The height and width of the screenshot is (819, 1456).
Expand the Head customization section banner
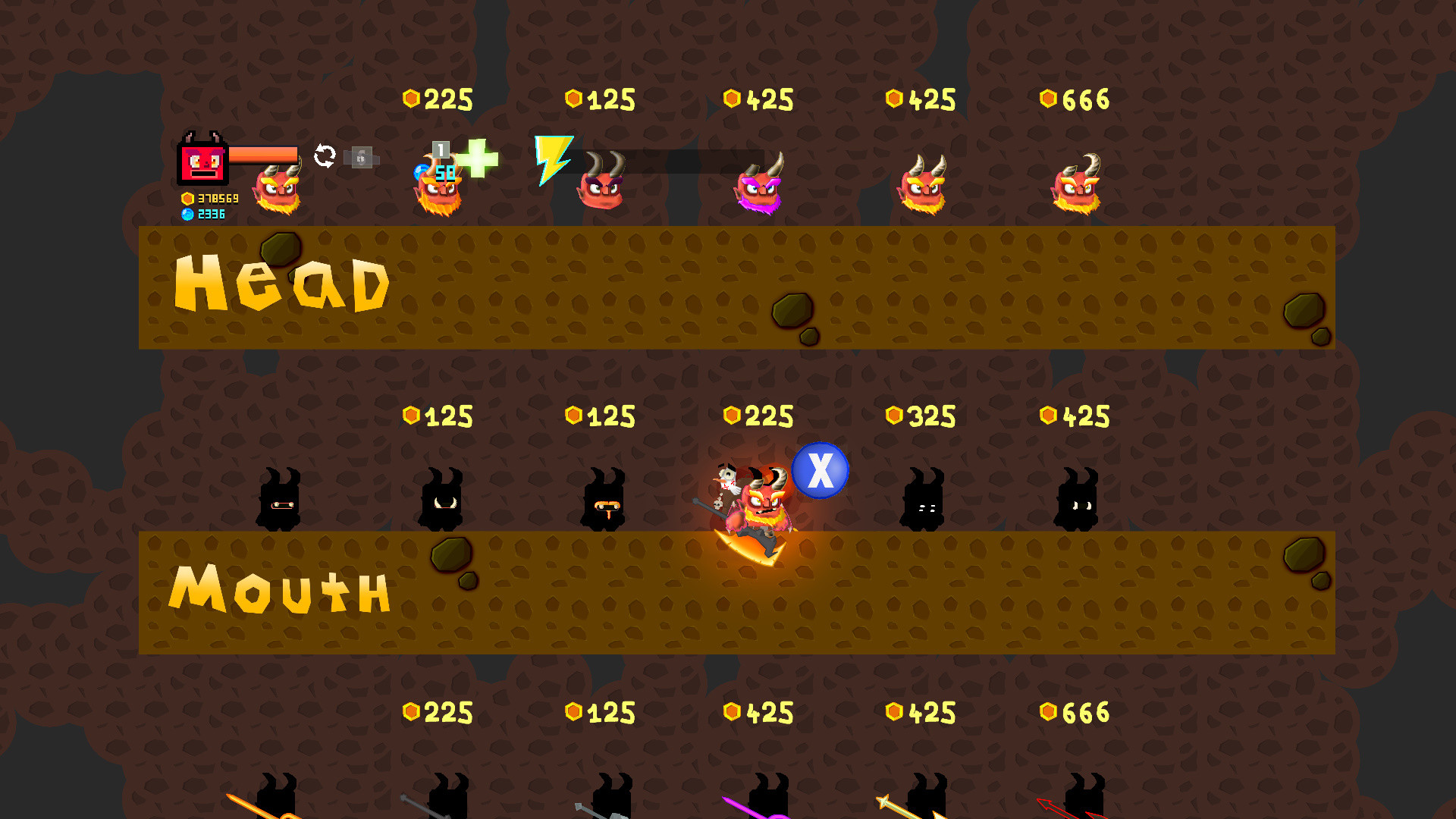coord(281,284)
